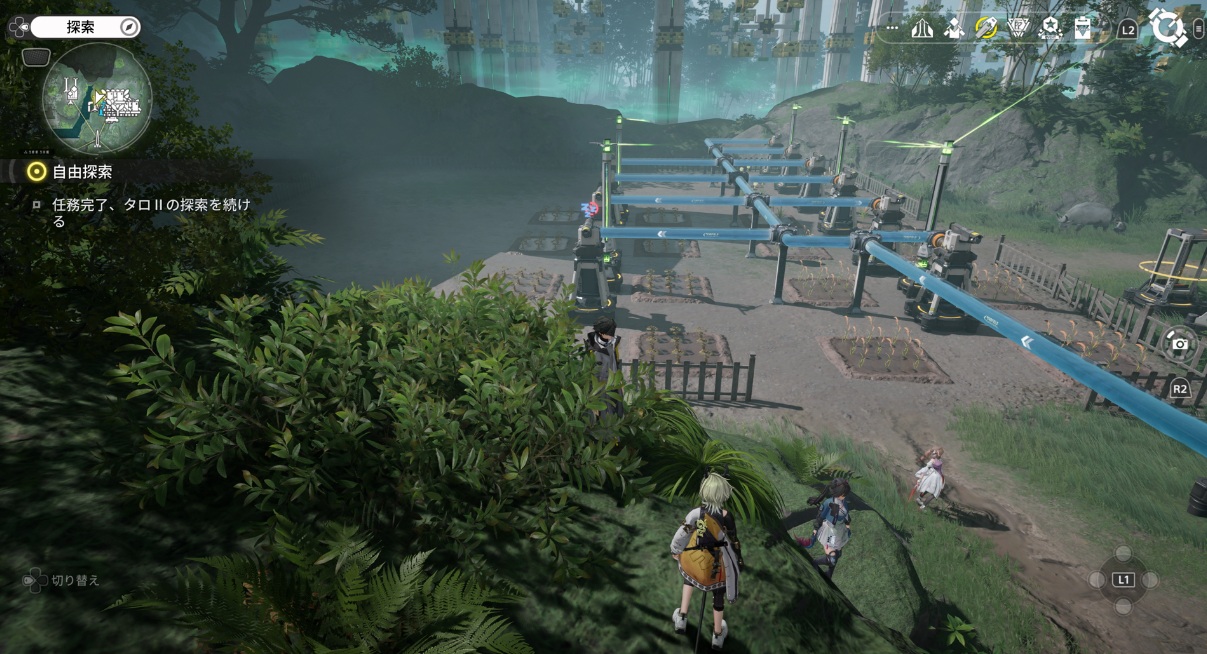
Task: Select the twin-tower building icon
Action: pos(922,28)
